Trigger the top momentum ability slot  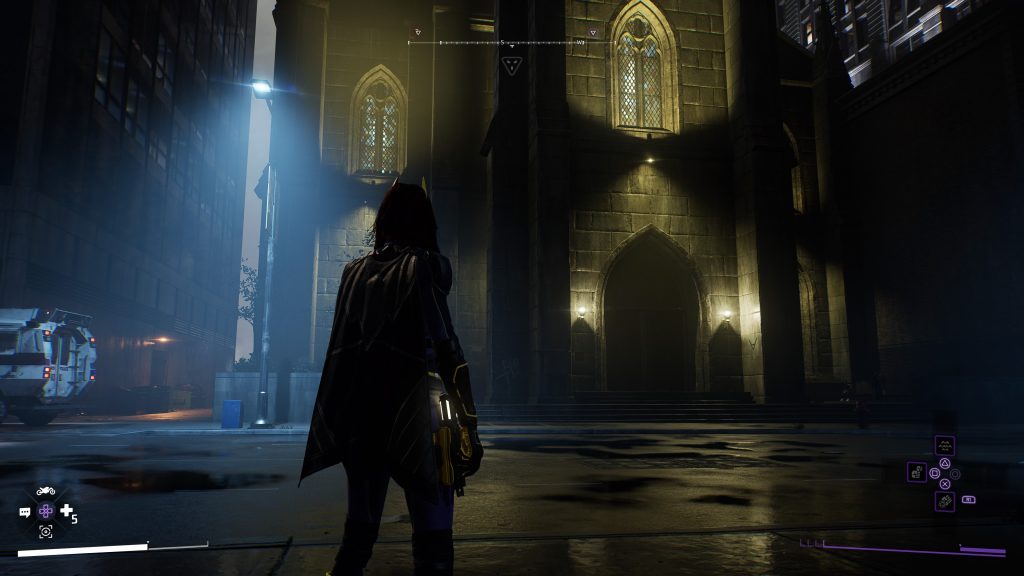[x=944, y=445]
